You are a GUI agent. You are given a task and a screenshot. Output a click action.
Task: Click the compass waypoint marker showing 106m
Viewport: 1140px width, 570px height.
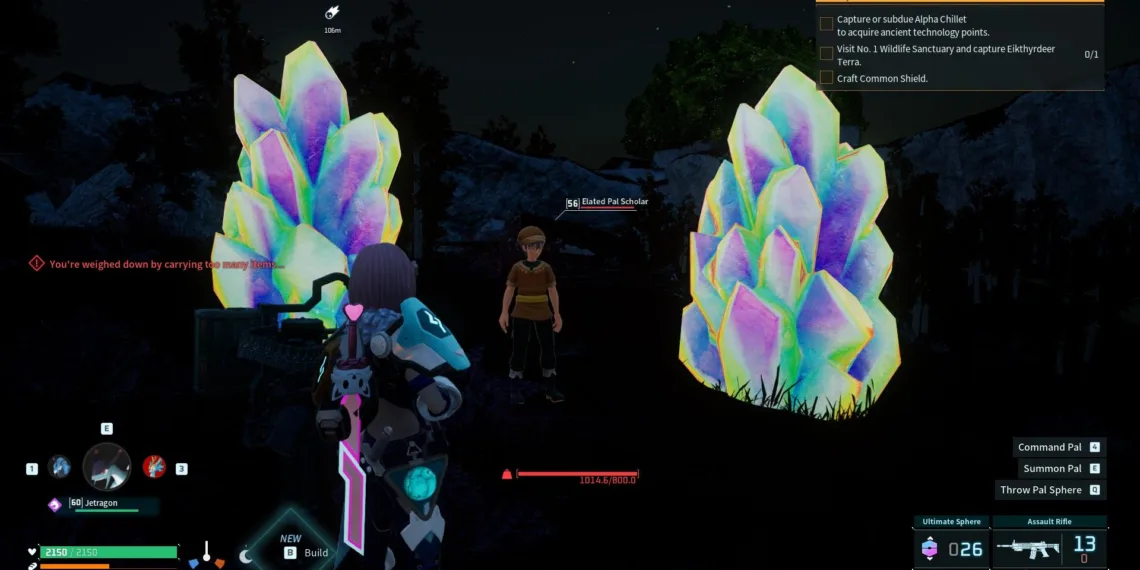tap(332, 14)
